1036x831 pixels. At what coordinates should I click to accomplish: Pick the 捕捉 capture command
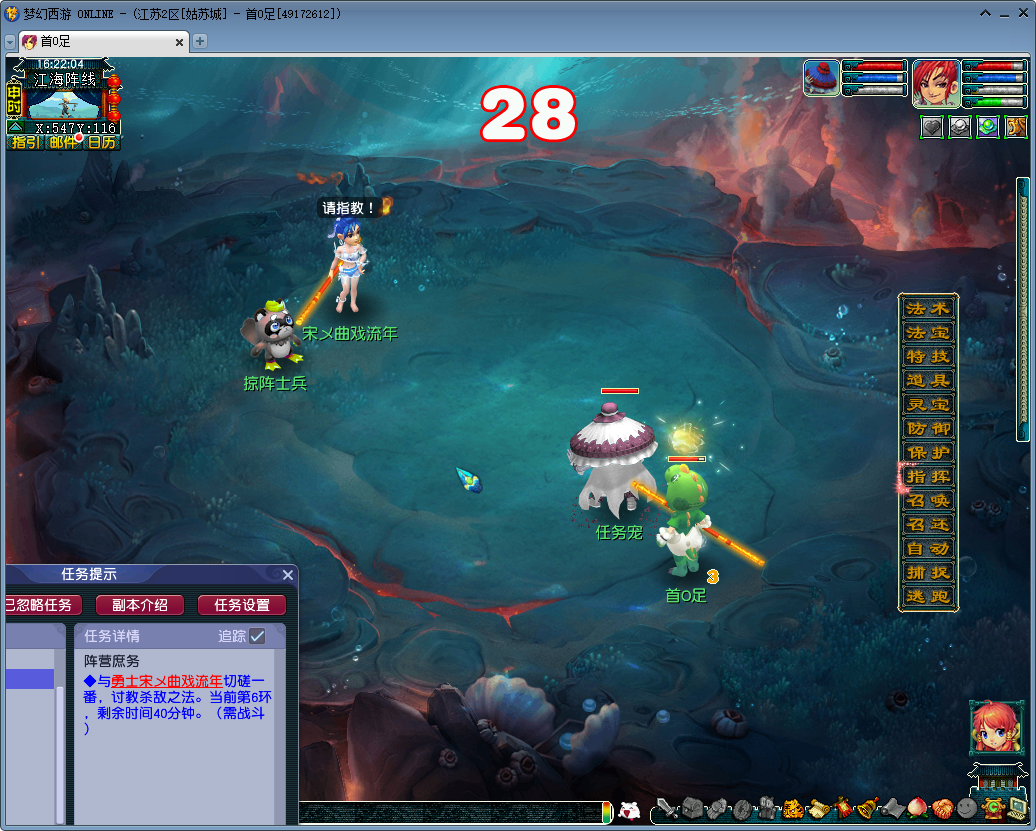[928, 573]
